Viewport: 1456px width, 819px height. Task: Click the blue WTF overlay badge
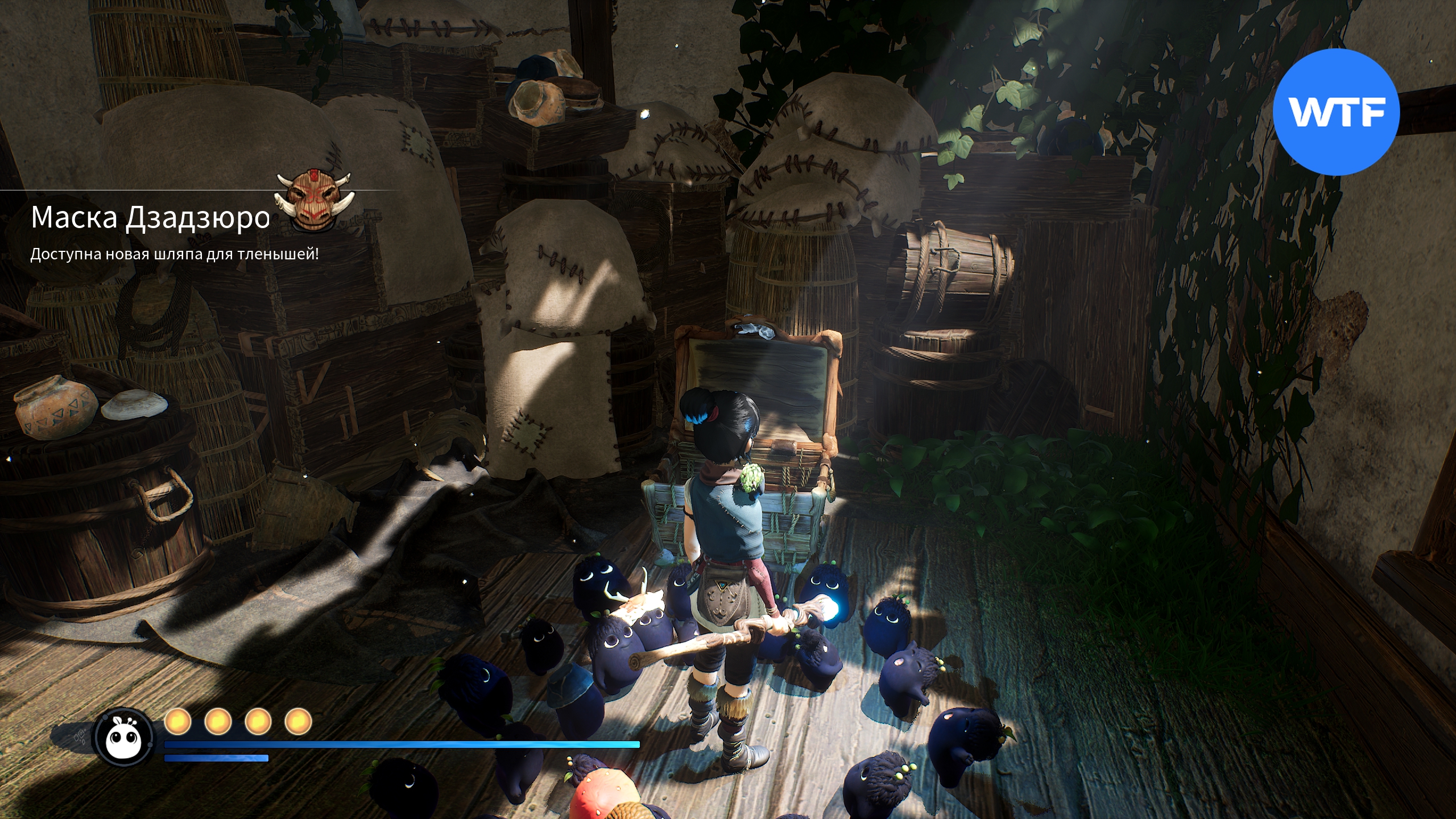[x=1335, y=112]
